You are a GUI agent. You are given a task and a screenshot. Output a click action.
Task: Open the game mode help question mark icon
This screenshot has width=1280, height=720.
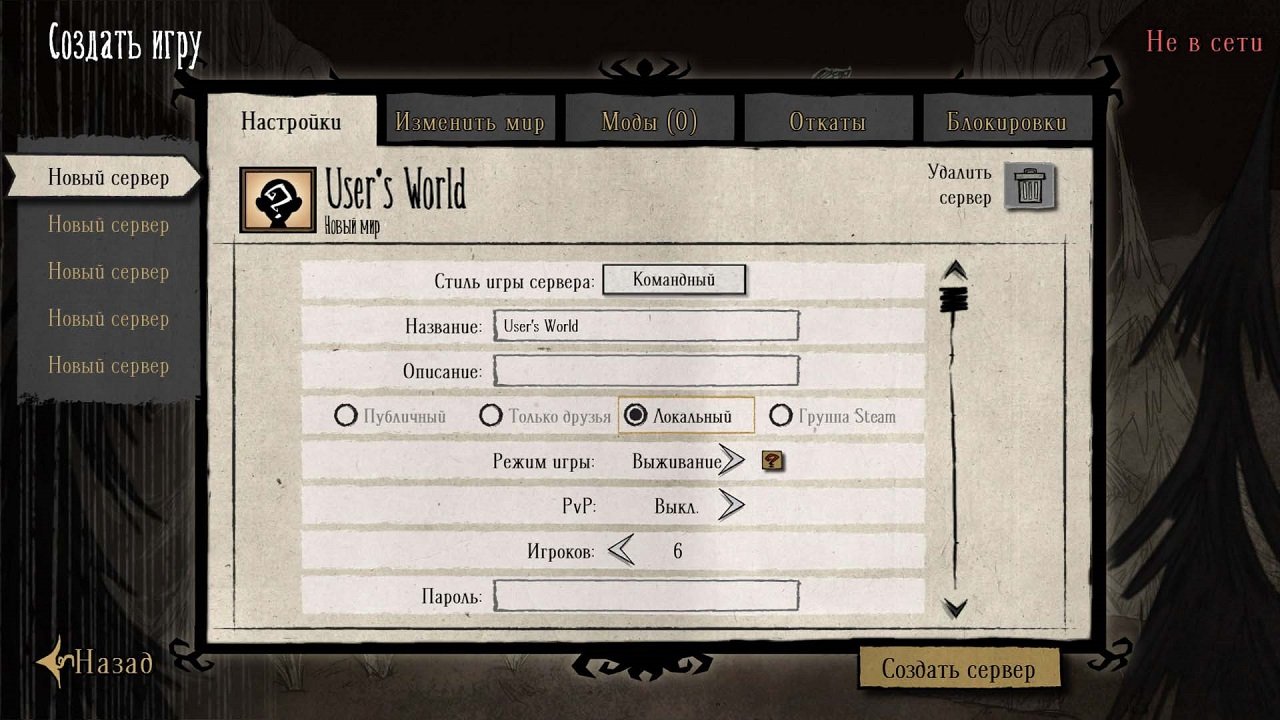click(774, 462)
